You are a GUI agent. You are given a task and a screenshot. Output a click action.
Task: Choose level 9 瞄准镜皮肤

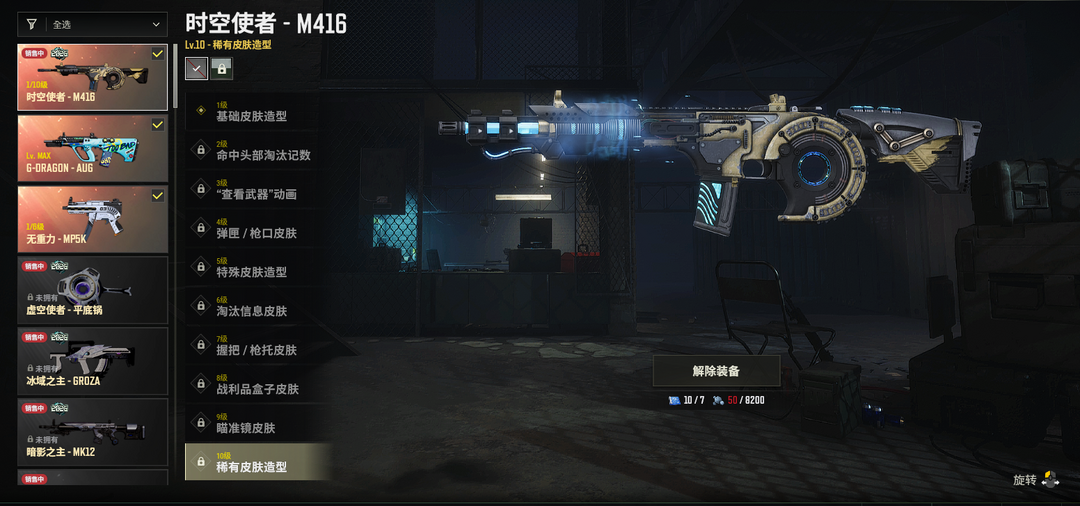point(256,423)
